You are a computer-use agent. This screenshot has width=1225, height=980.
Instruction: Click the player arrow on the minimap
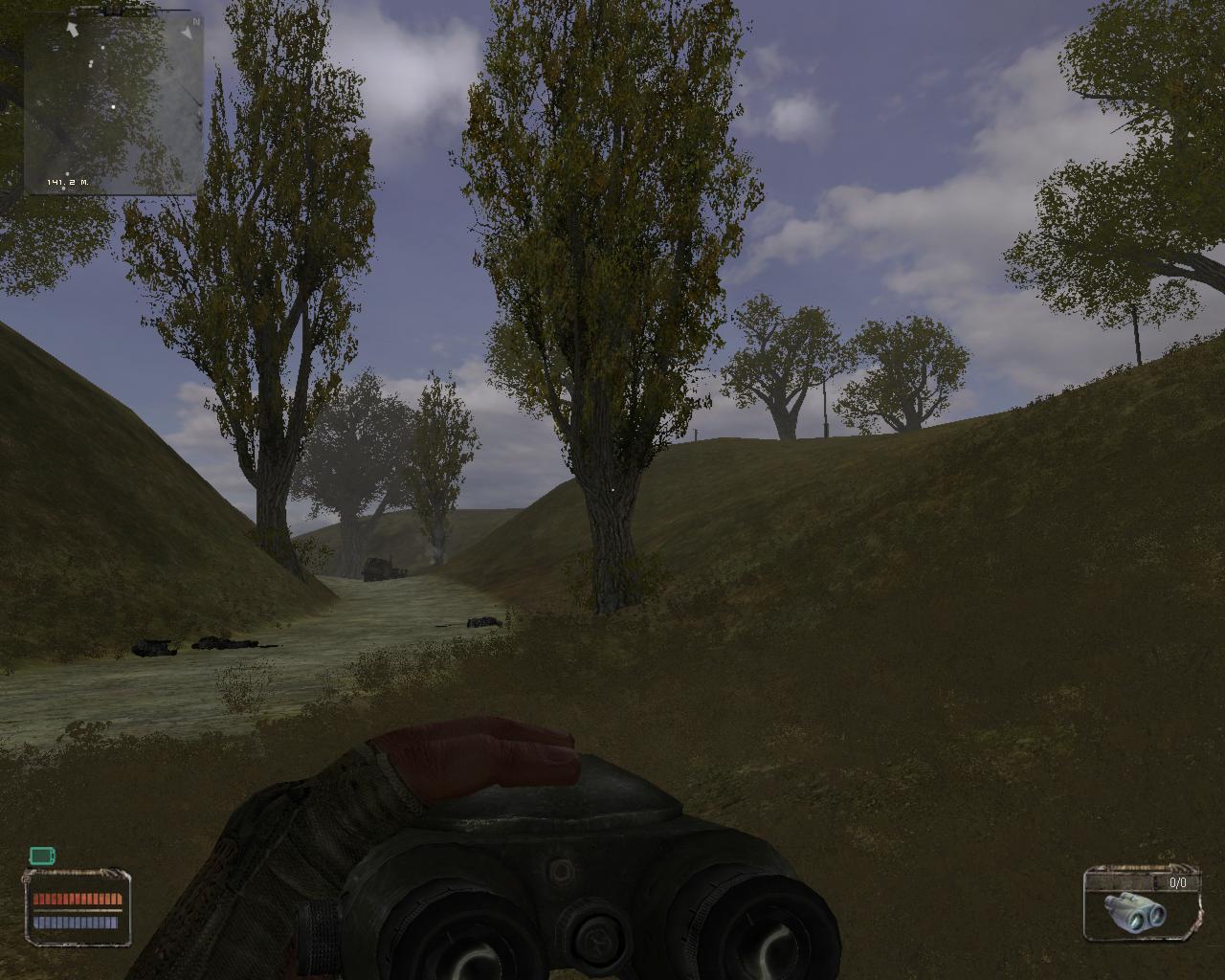(72, 28)
